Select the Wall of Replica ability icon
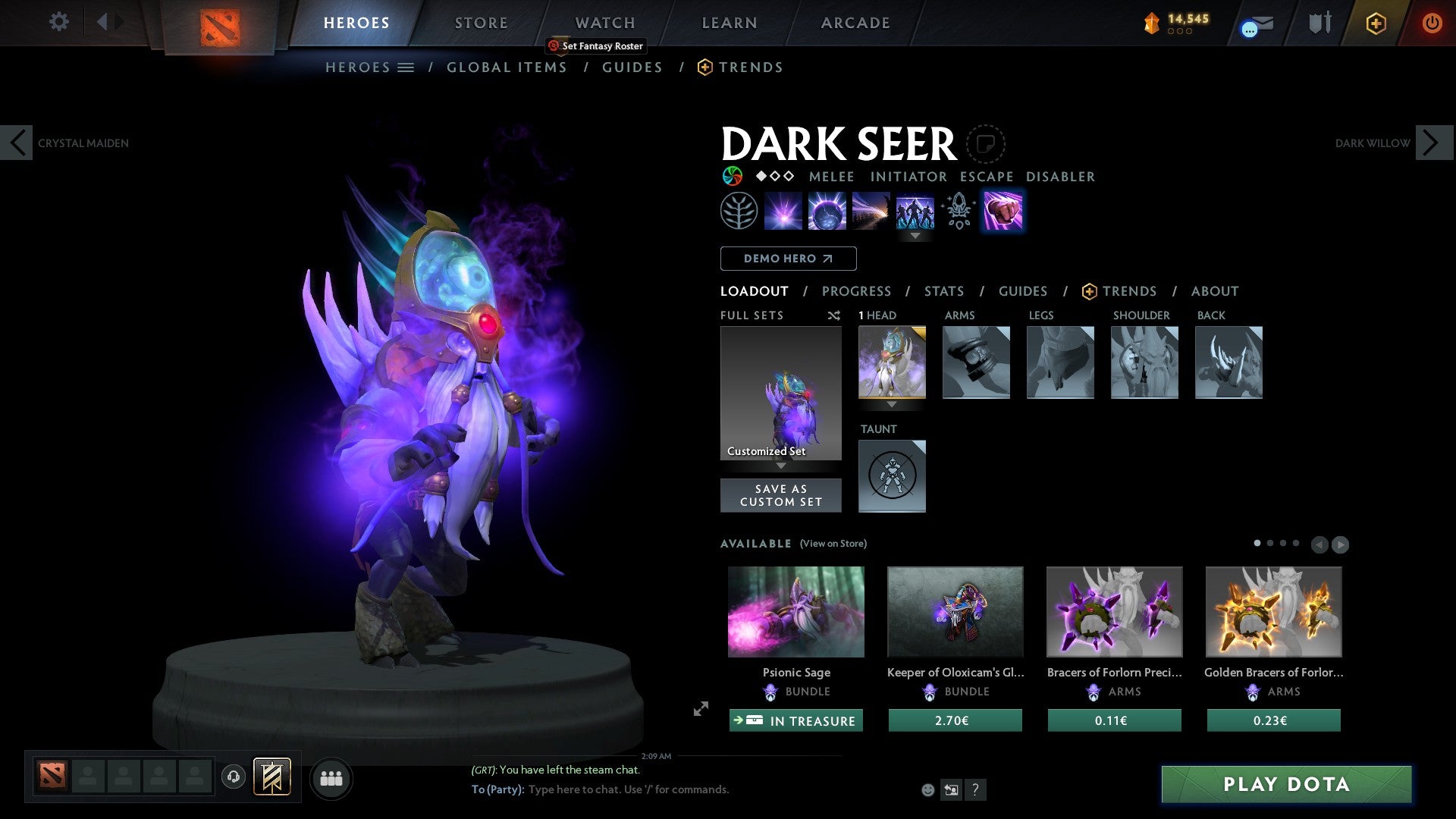Viewport: 1456px width, 819px height. click(x=915, y=211)
